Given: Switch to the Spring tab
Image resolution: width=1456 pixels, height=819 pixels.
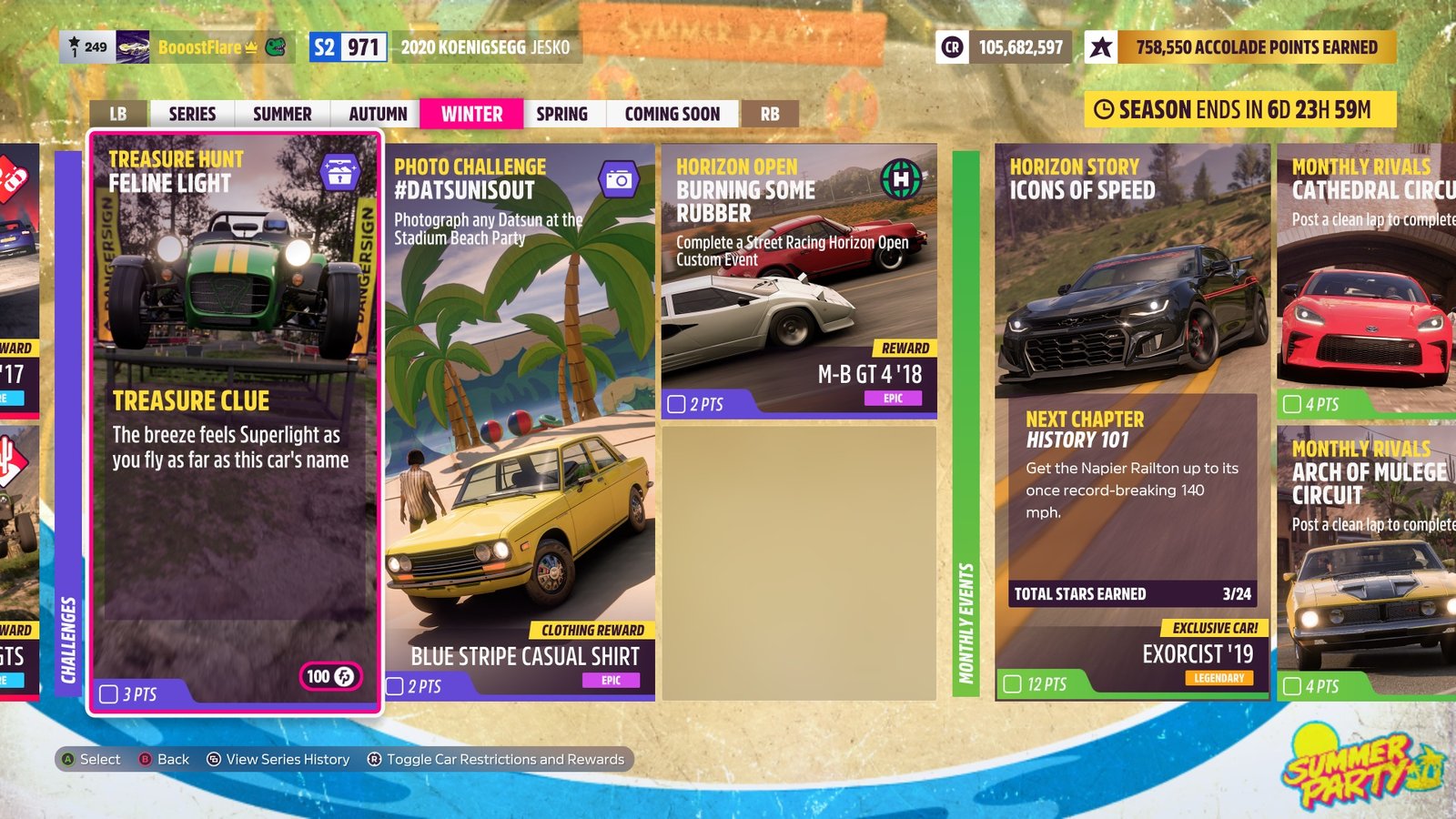Looking at the screenshot, I should pyautogui.click(x=562, y=114).
